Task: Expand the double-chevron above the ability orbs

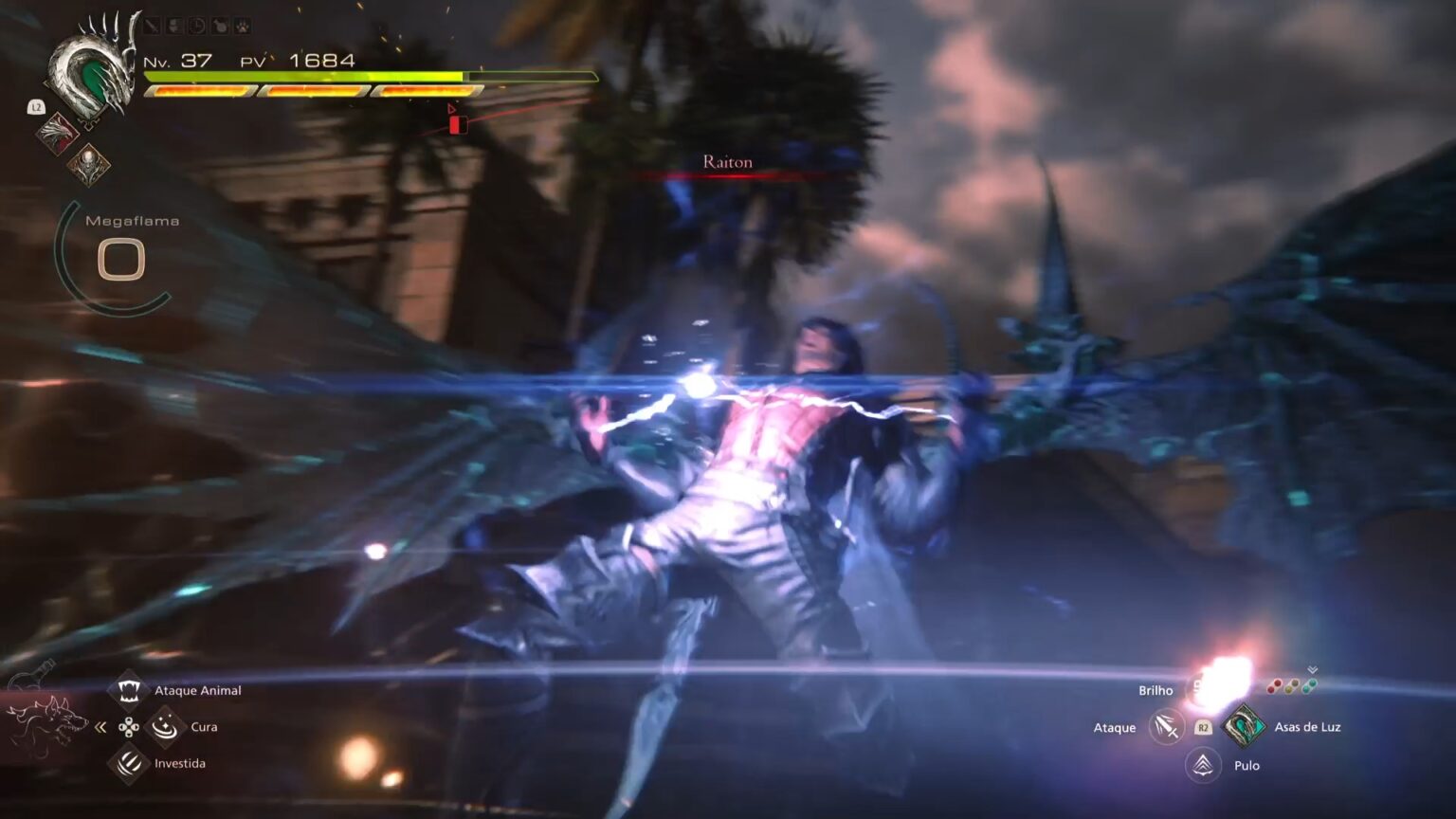Action: pyautogui.click(x=1312, y=669)
